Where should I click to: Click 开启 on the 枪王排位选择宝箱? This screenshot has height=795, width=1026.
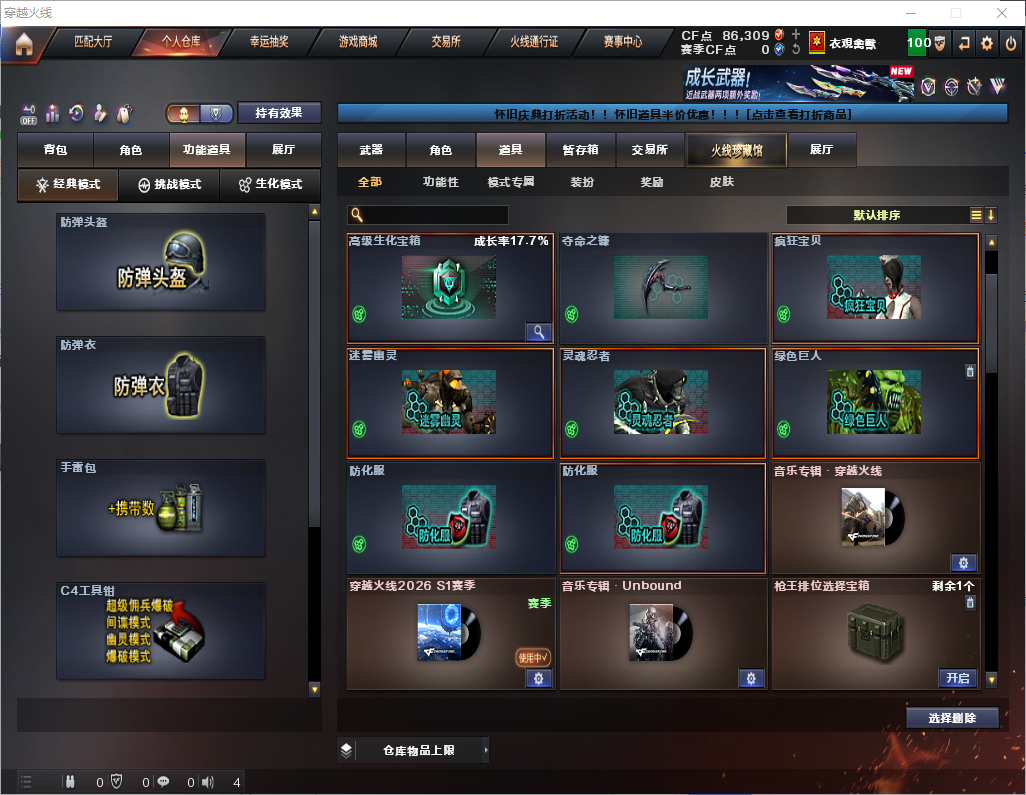[958, 678]
